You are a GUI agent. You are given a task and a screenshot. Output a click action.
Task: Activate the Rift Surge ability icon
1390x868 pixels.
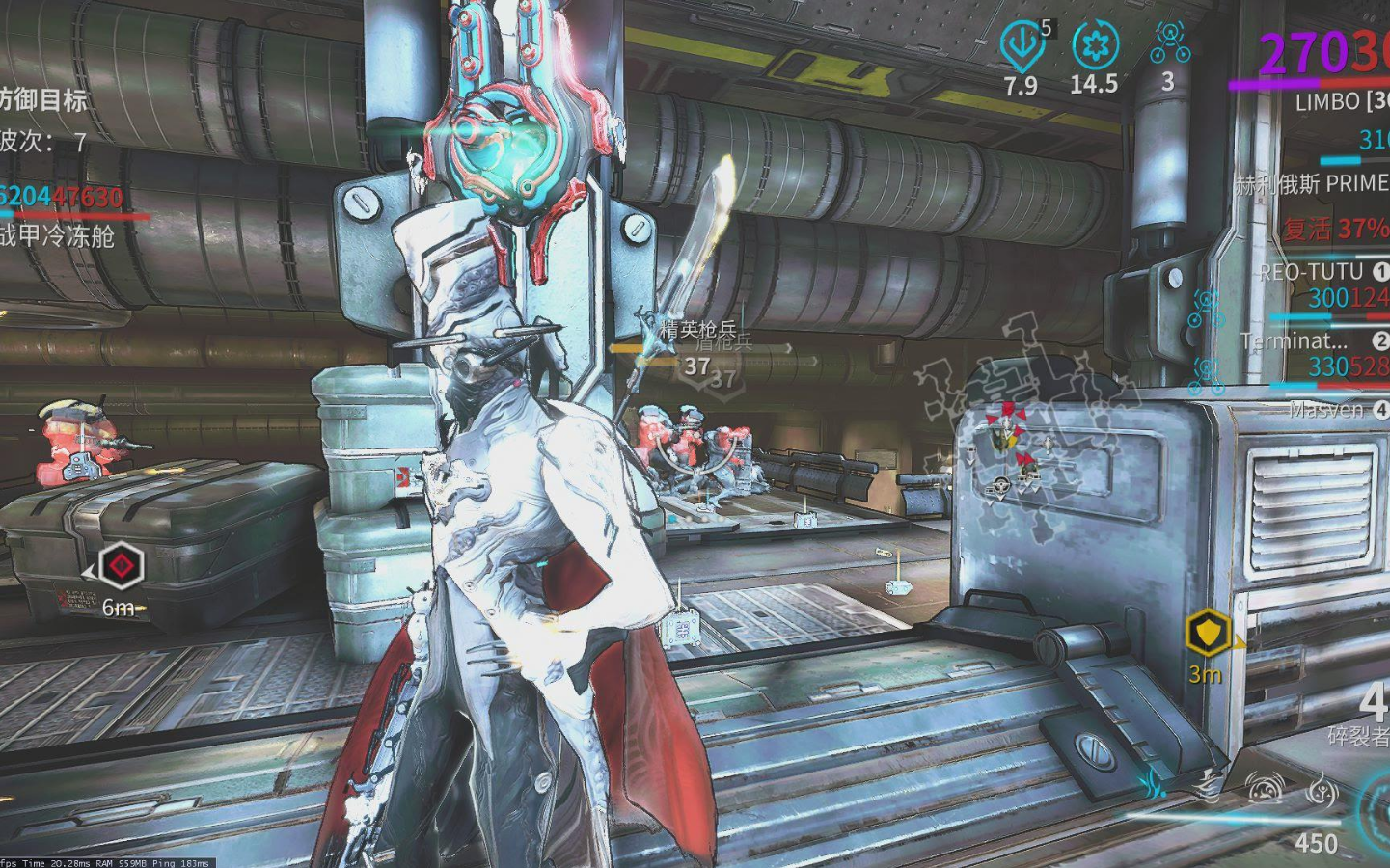tap(1265, 790)
